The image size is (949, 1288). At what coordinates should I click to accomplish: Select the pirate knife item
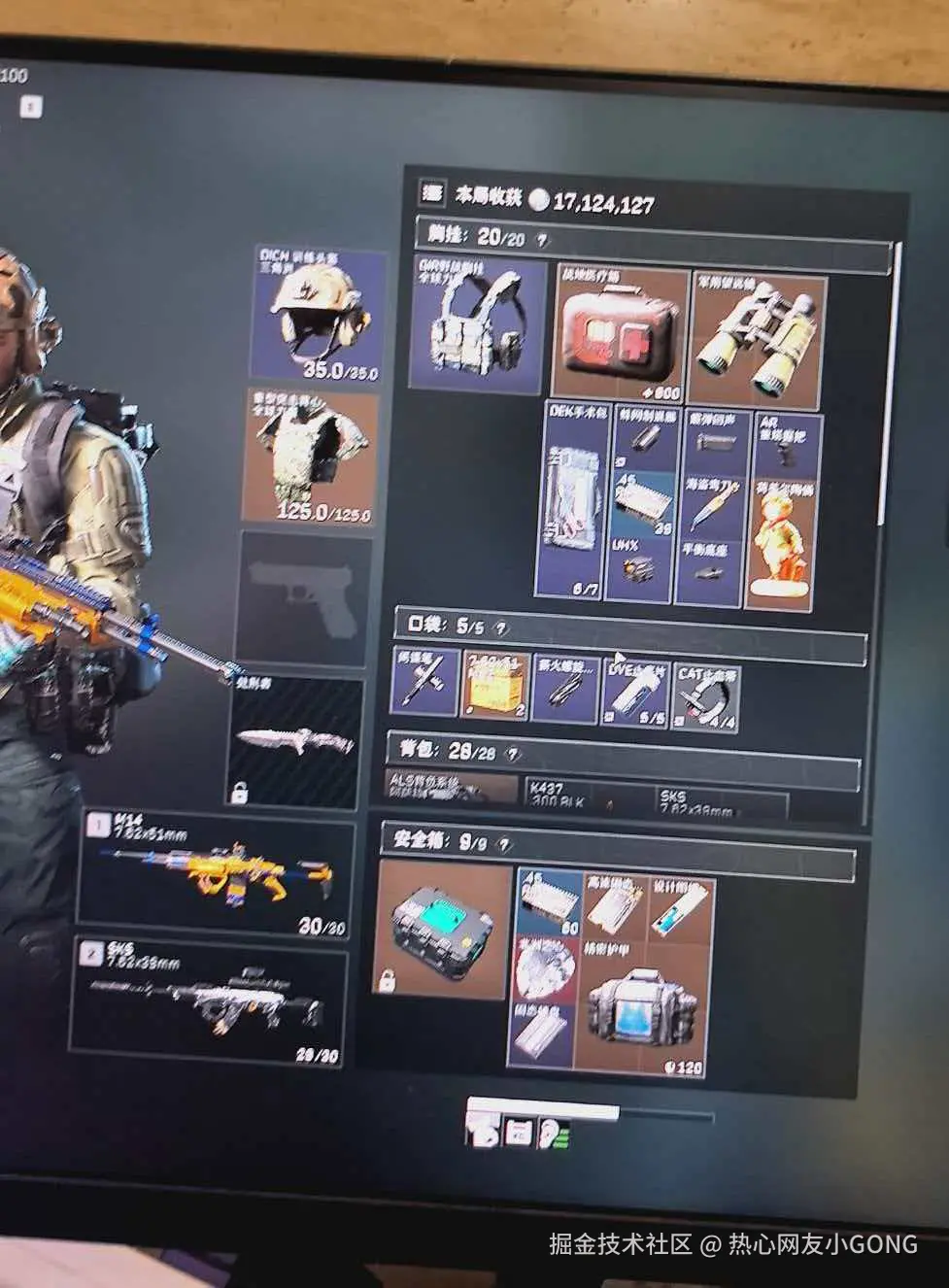713,503
